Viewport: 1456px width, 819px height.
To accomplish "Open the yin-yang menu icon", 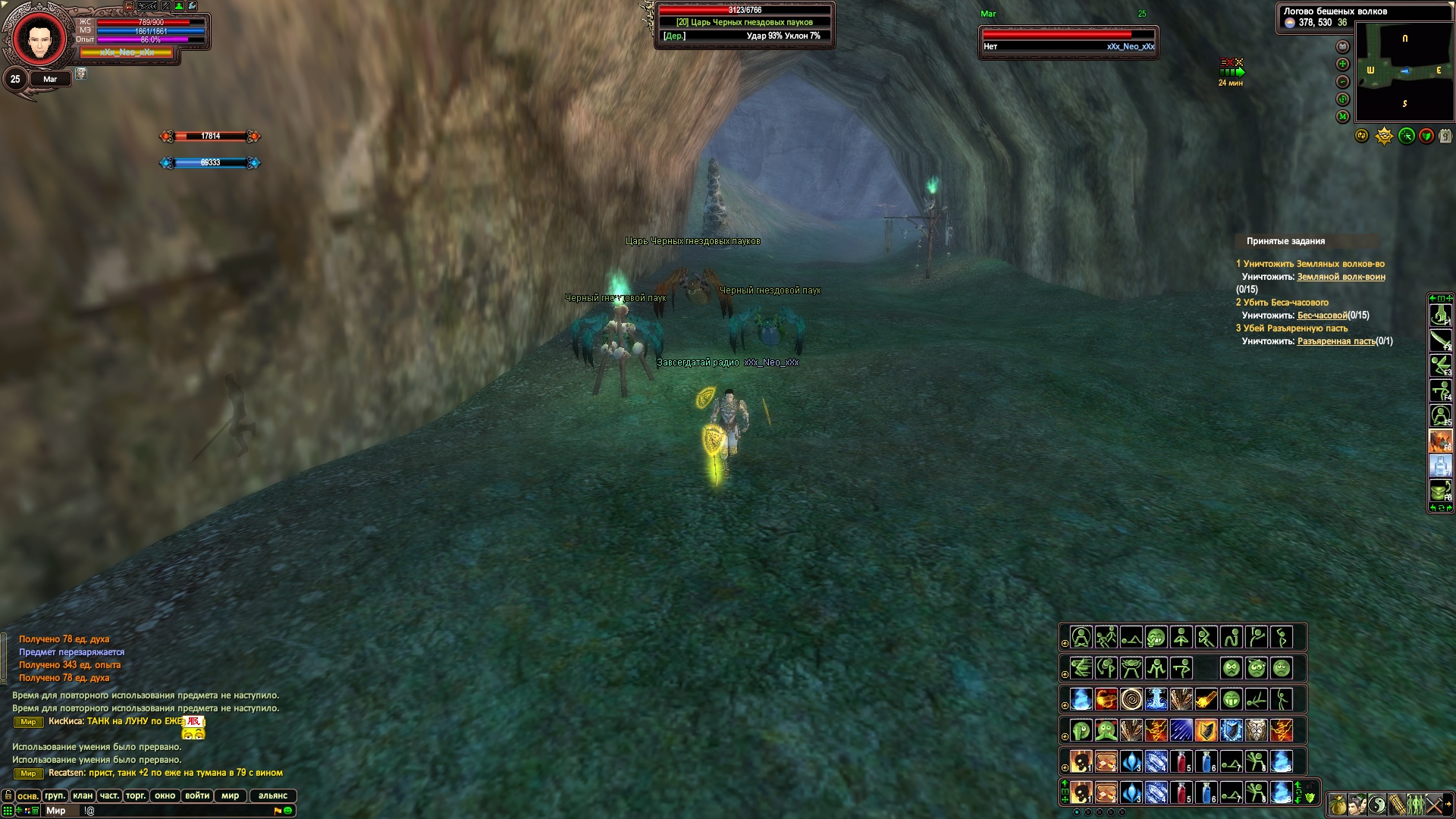I will pyautogui.click(x=1377, y=805).
